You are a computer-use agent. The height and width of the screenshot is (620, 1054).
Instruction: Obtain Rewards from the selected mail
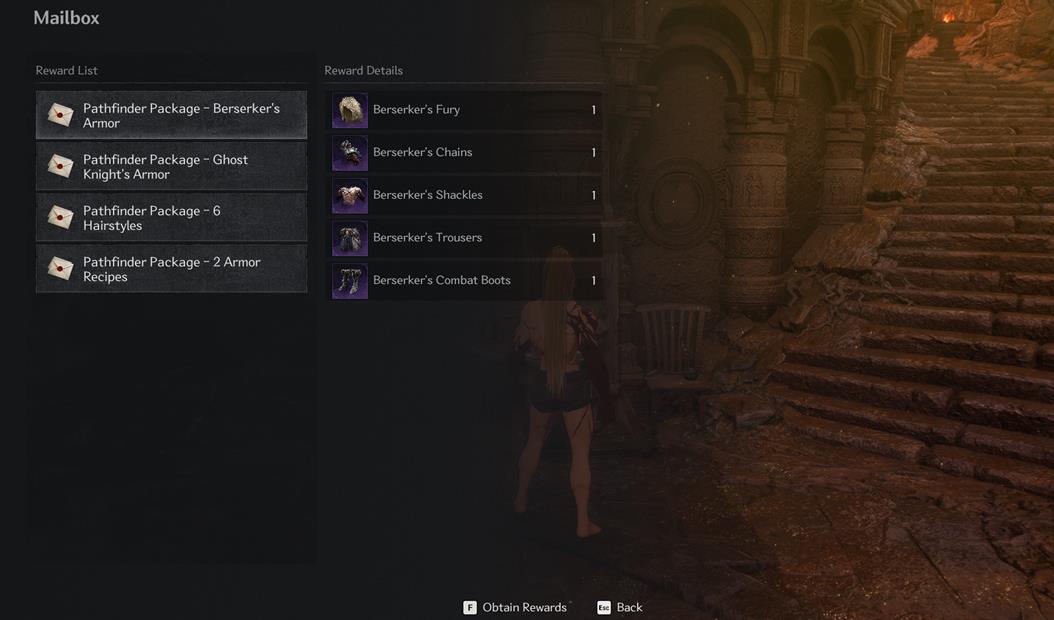pyautogui.click(x=515, y=607)
